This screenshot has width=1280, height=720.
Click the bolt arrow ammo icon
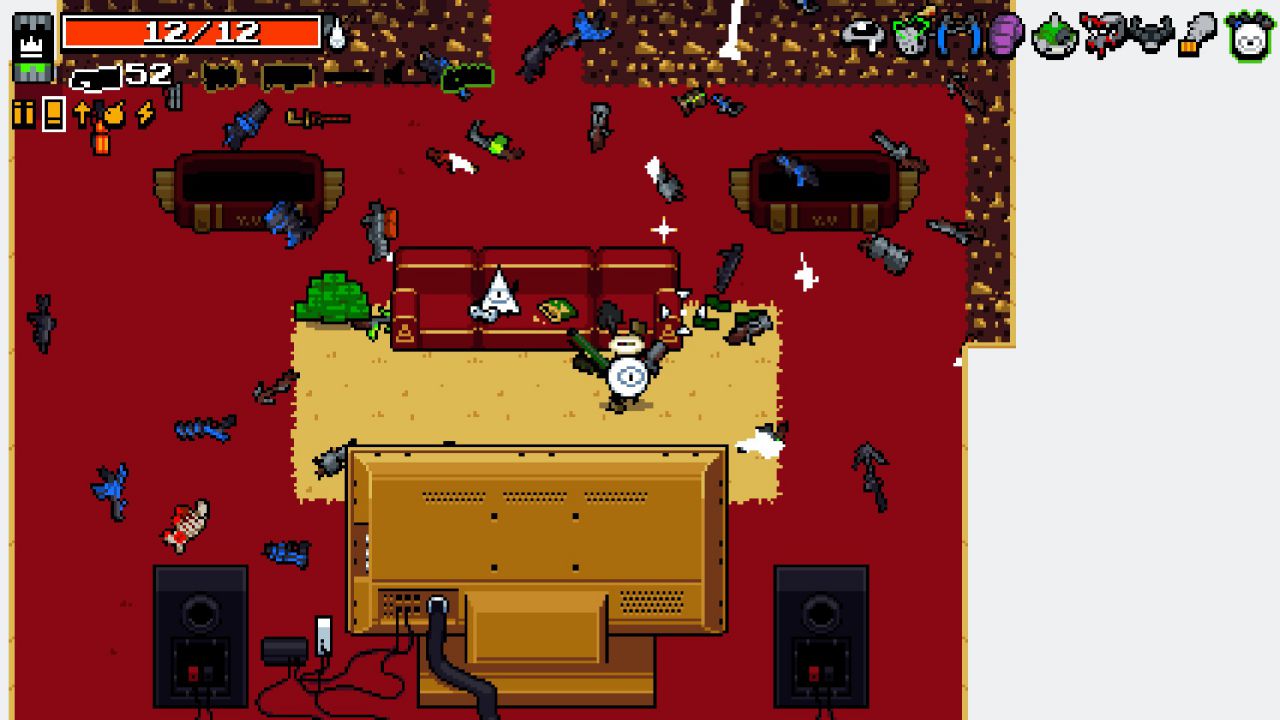(82, 114)
